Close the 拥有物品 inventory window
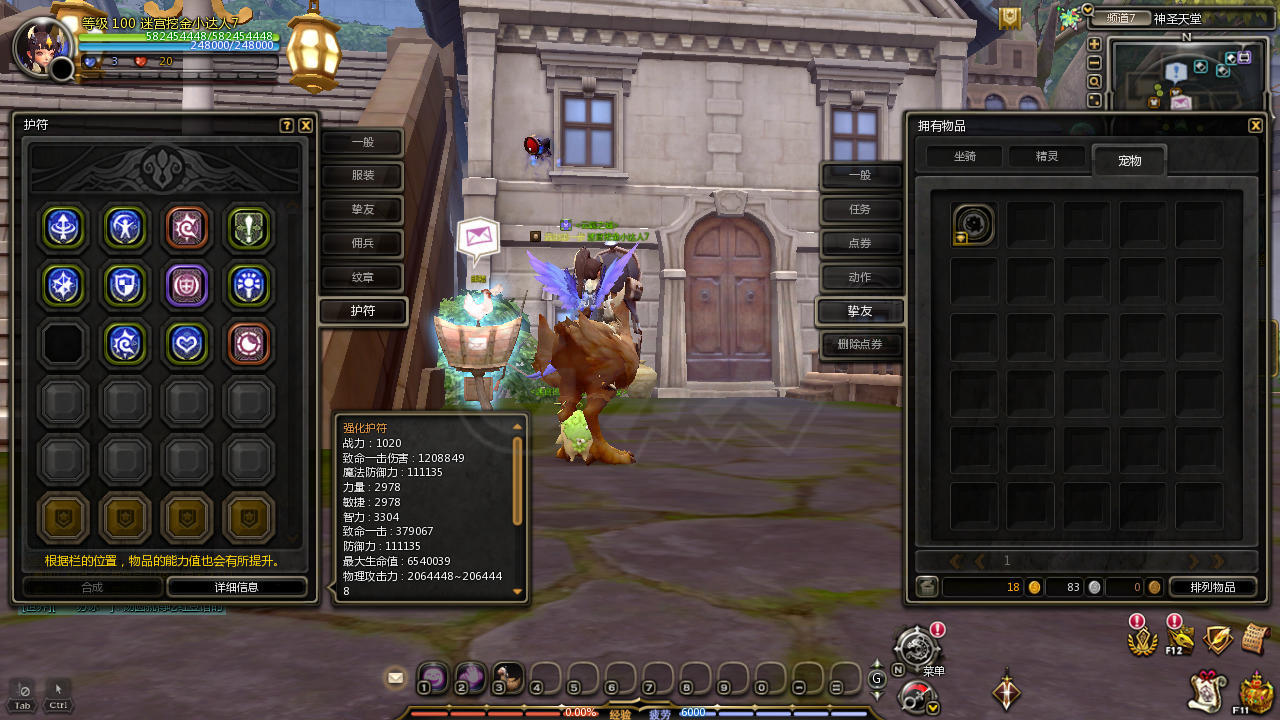The width and height of the screenshot is (1280, 720). tap(1255, 126)
